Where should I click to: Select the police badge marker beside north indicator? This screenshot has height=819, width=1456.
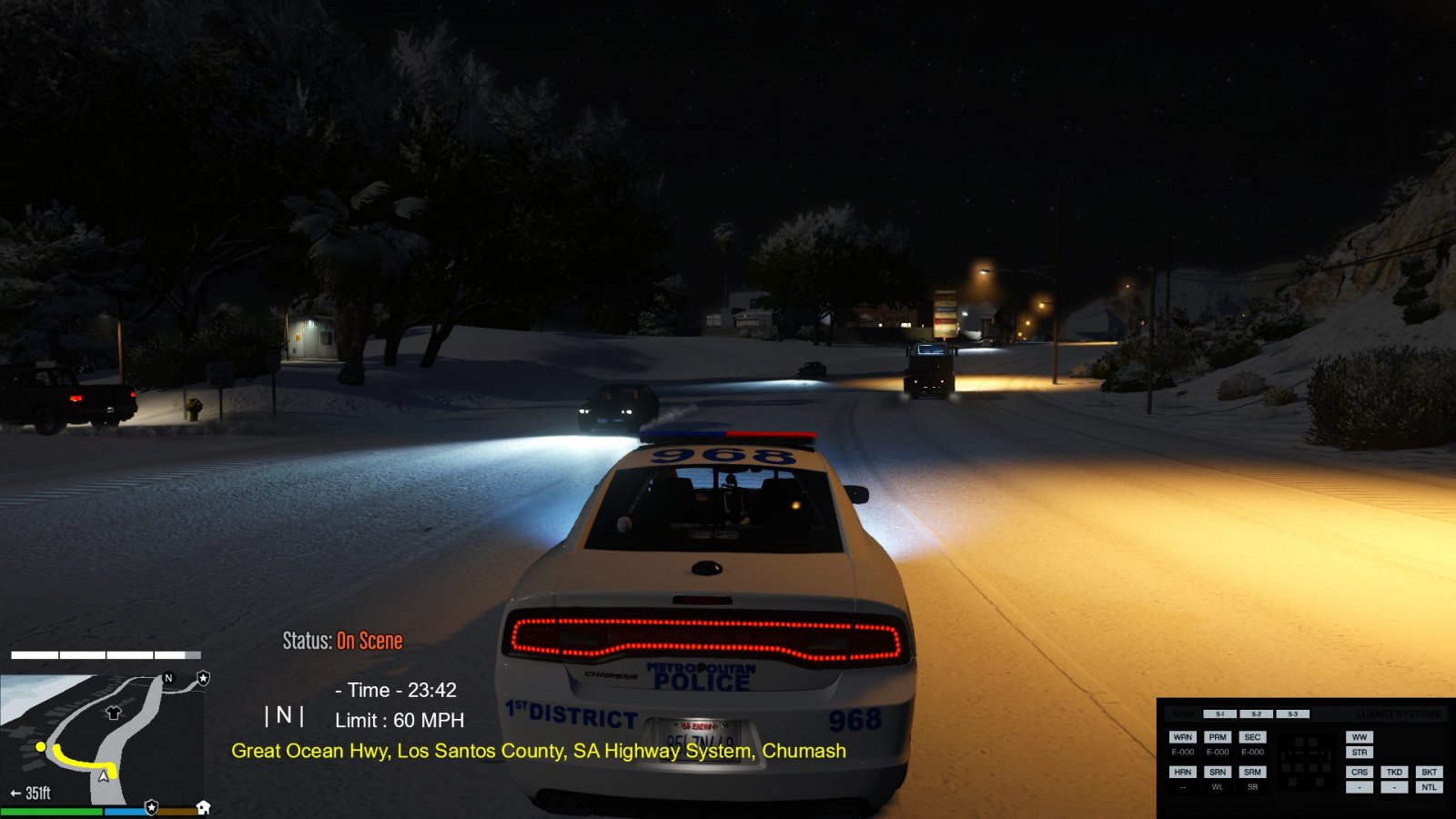point(203,678)
